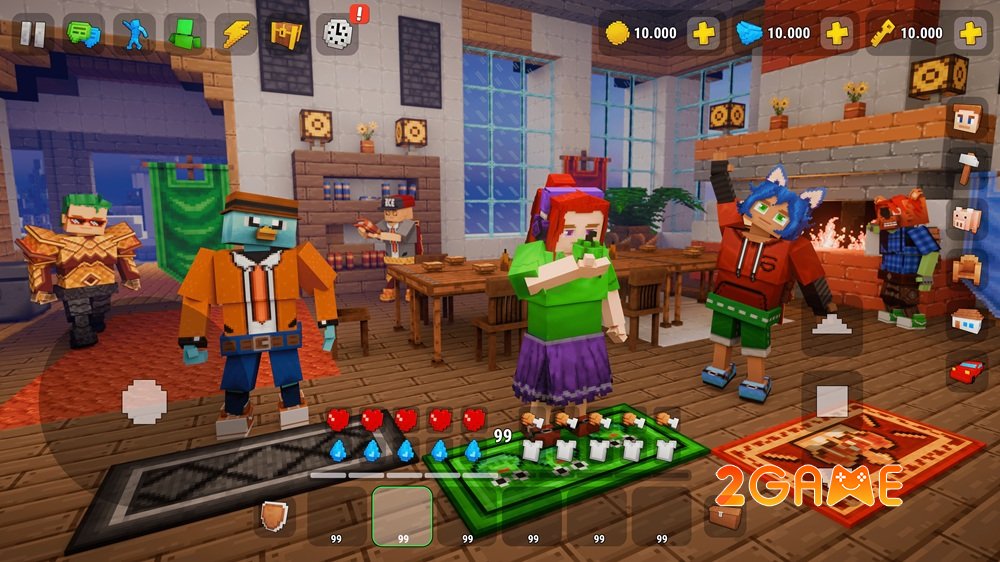Open the chat bubbles icon

coord(84,34)
